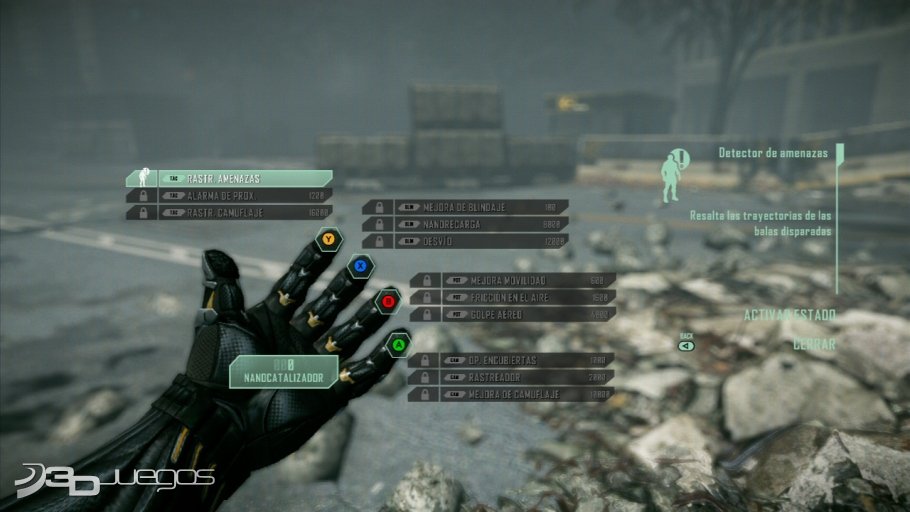This screenshot has width=910, height=512.
Task: Close the menu with Cerrar
Action: coord(814,343)
